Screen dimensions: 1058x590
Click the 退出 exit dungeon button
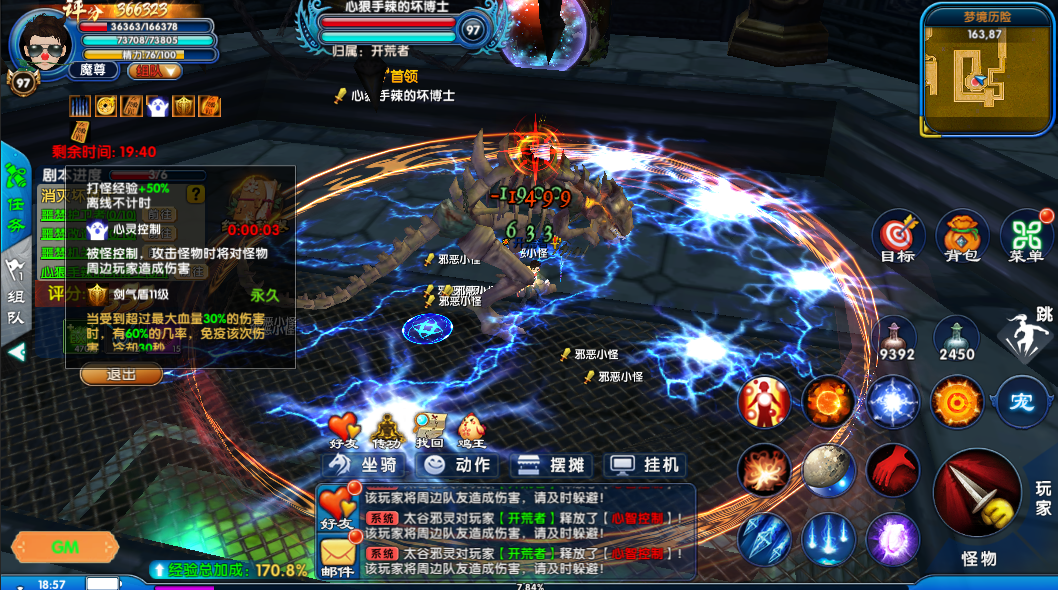[x=121, y=375]
